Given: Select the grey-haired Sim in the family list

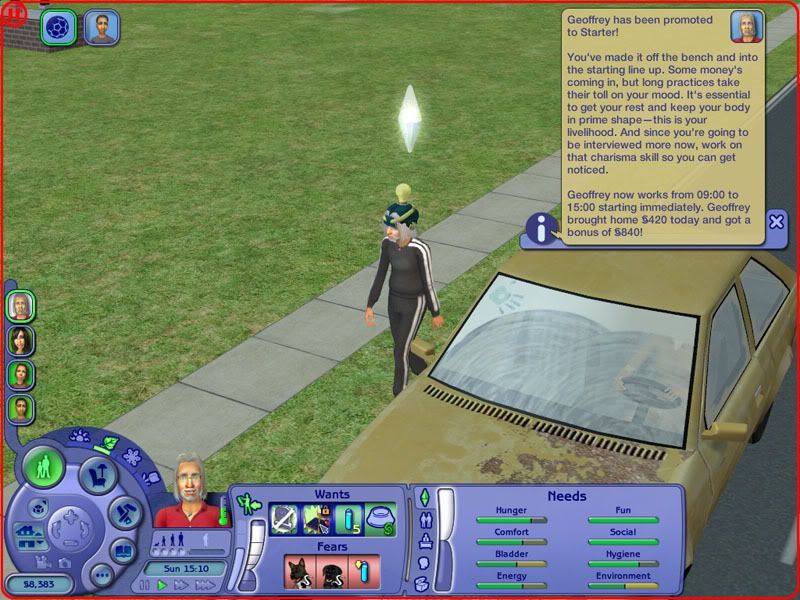Looking at the screenshot, I should coord(20,305).
